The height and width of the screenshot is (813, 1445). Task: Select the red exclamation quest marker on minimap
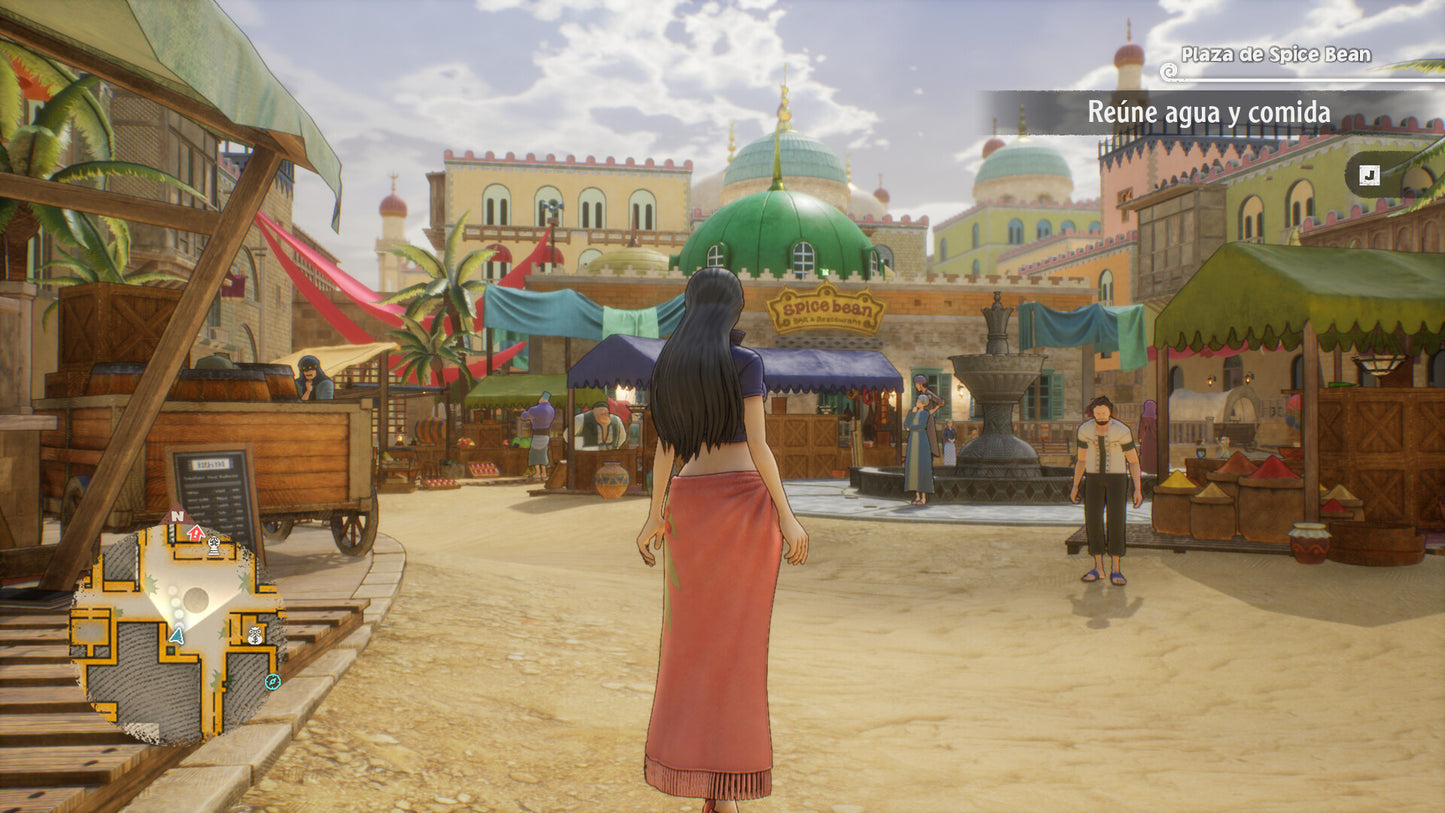coord(196,533)
